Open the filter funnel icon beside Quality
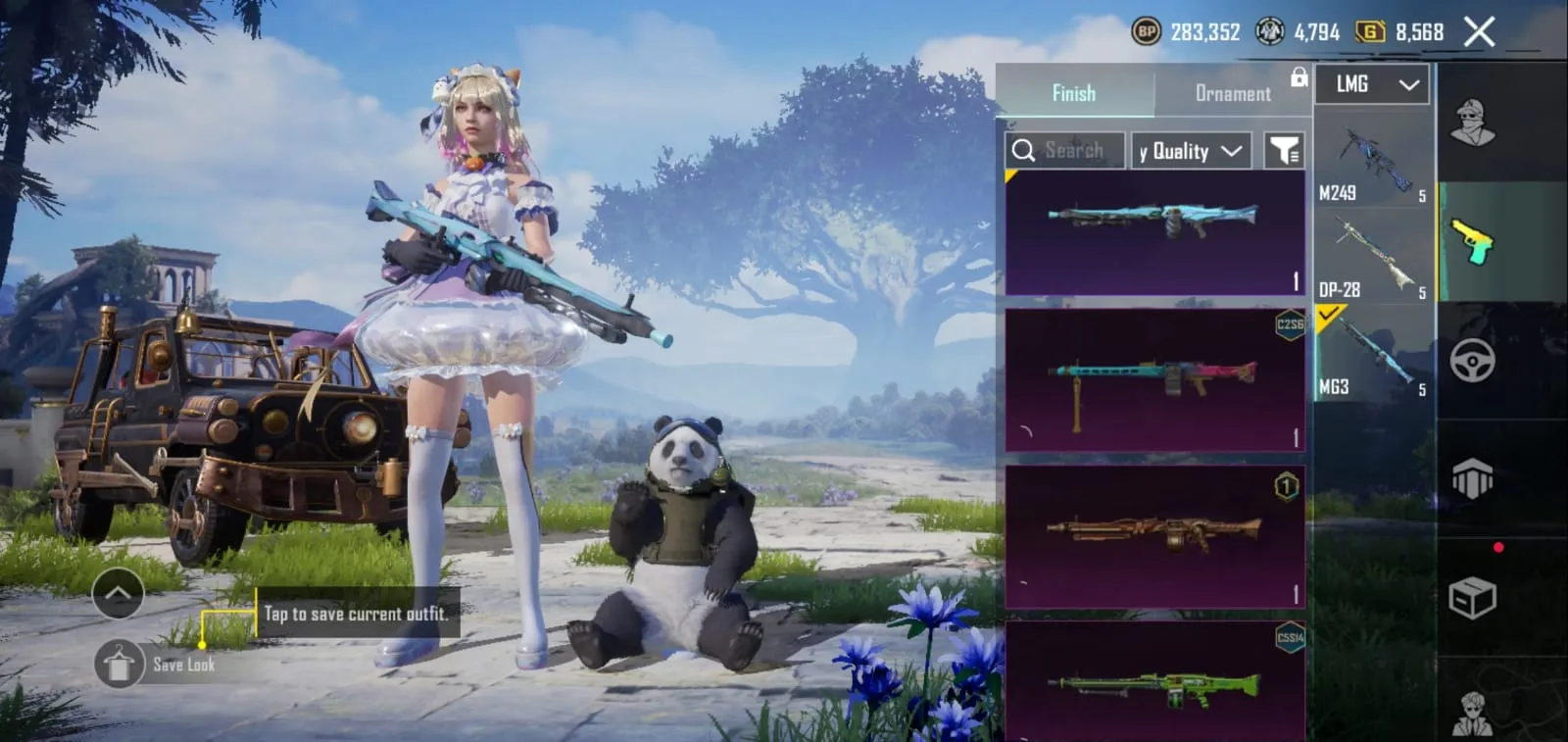The height and width of the screenshot is (742, 1568). (1285, 149)
